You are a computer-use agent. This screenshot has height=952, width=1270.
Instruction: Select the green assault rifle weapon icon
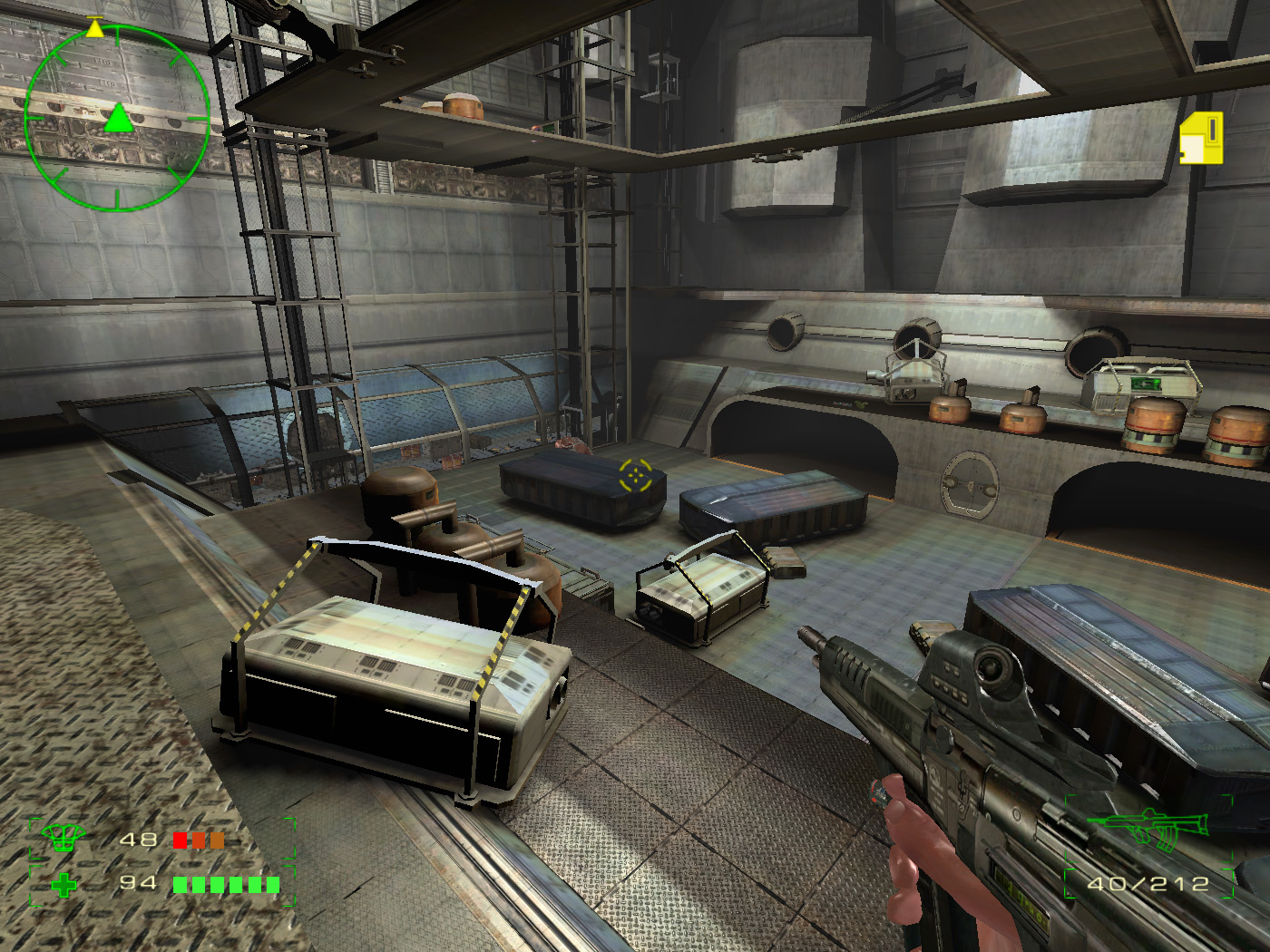tap(1150, 828)
